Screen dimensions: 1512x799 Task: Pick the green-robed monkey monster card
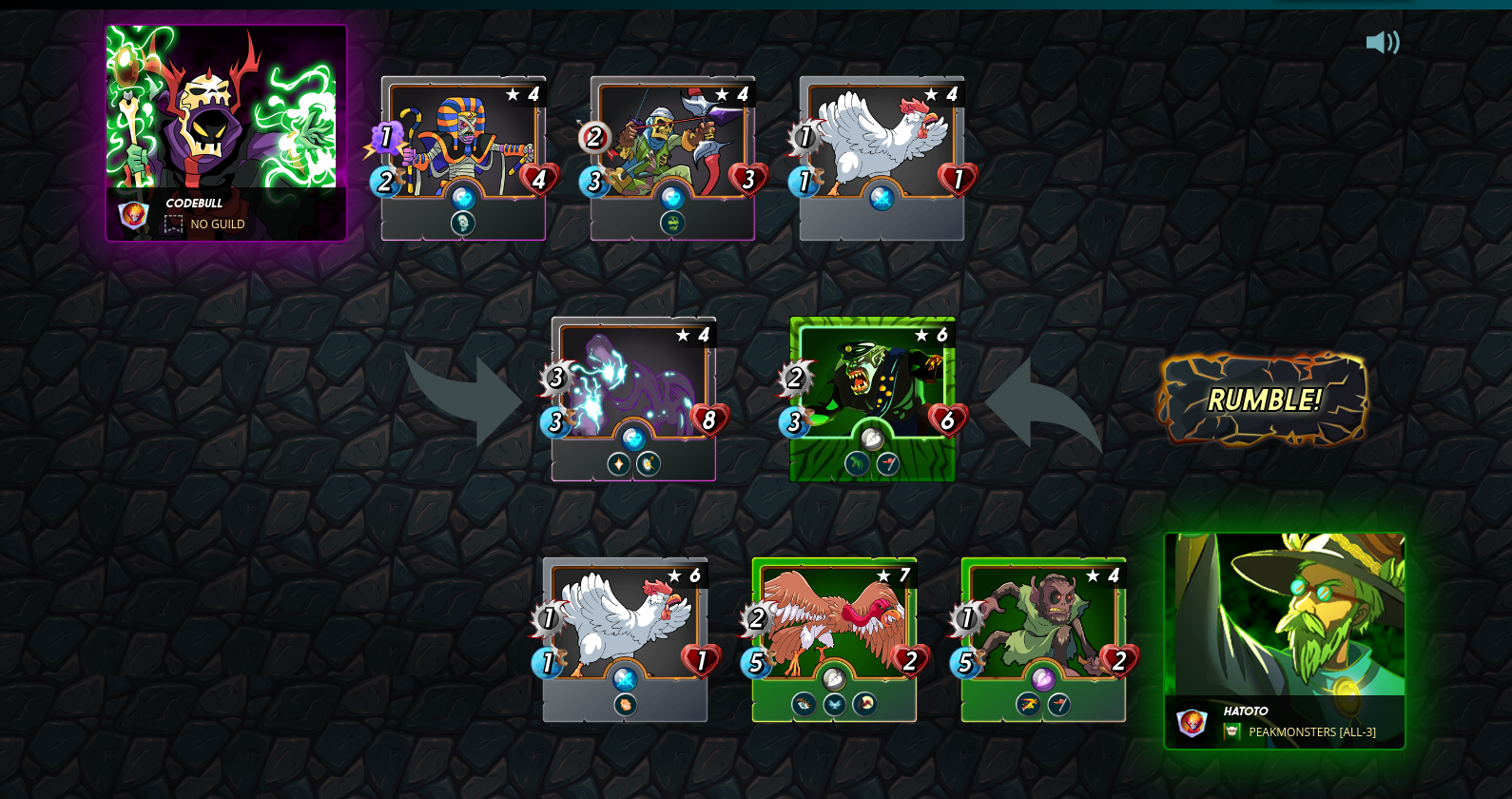click(1044, 639)
